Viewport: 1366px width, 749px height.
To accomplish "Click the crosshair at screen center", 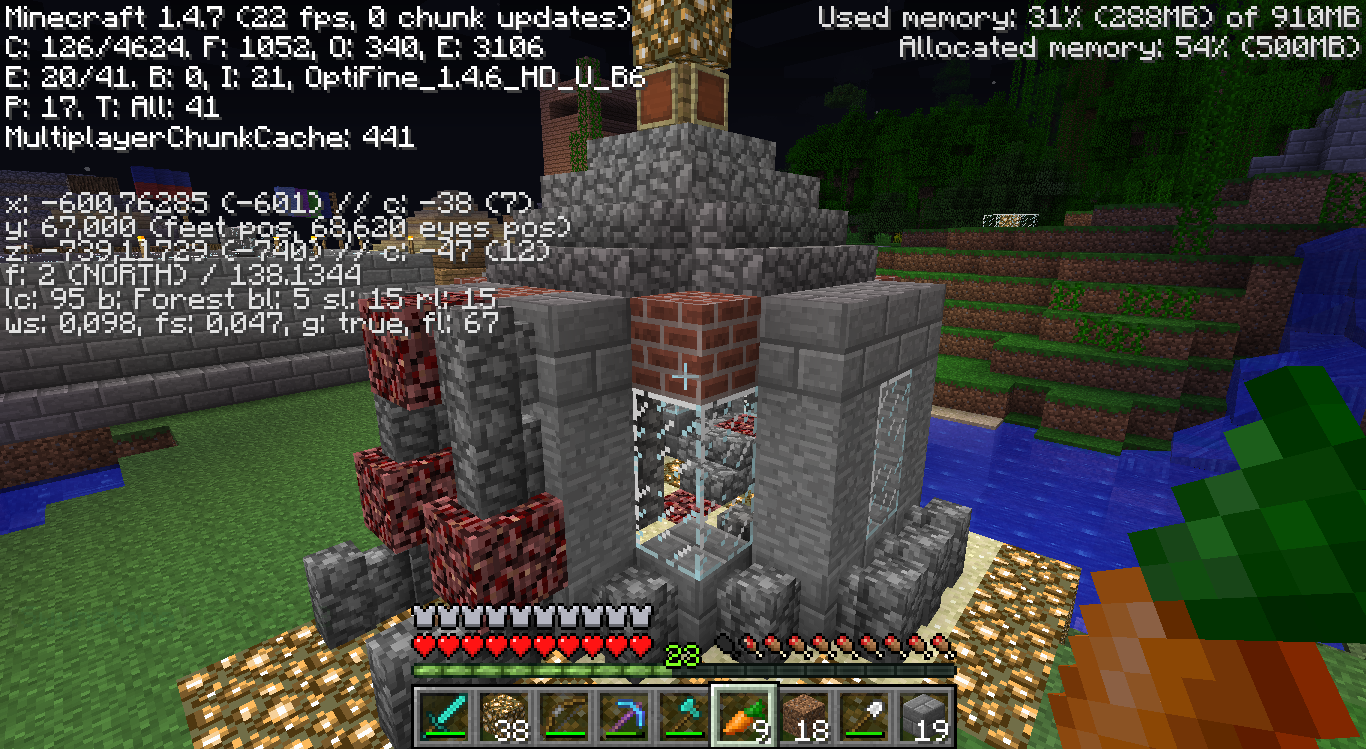I will pos(683,374).
